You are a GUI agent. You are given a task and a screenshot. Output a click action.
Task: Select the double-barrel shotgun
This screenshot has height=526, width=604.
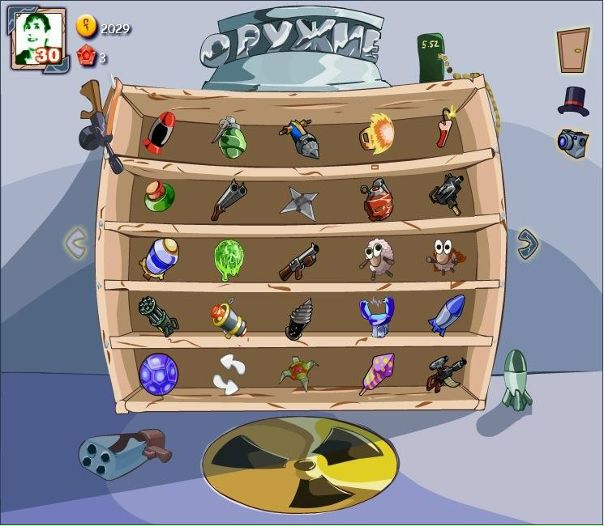[x=228, y=197]
